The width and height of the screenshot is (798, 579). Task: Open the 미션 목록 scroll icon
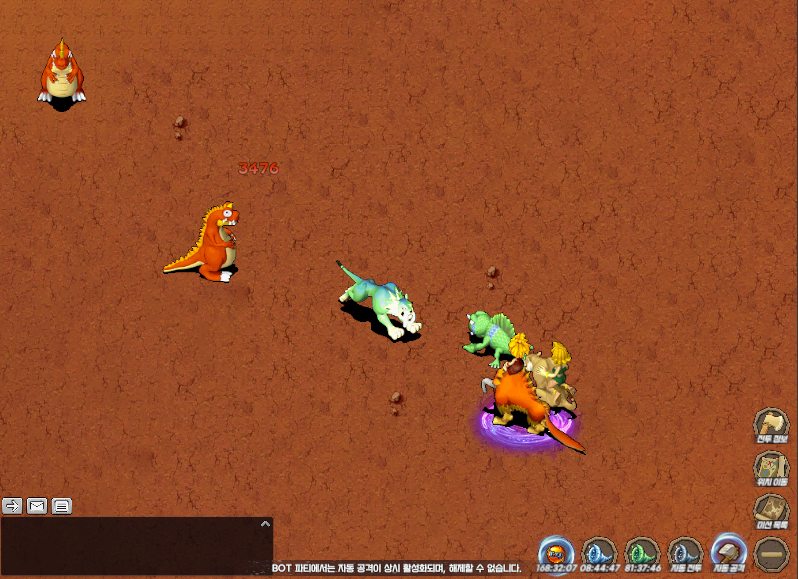pos(771,511)
